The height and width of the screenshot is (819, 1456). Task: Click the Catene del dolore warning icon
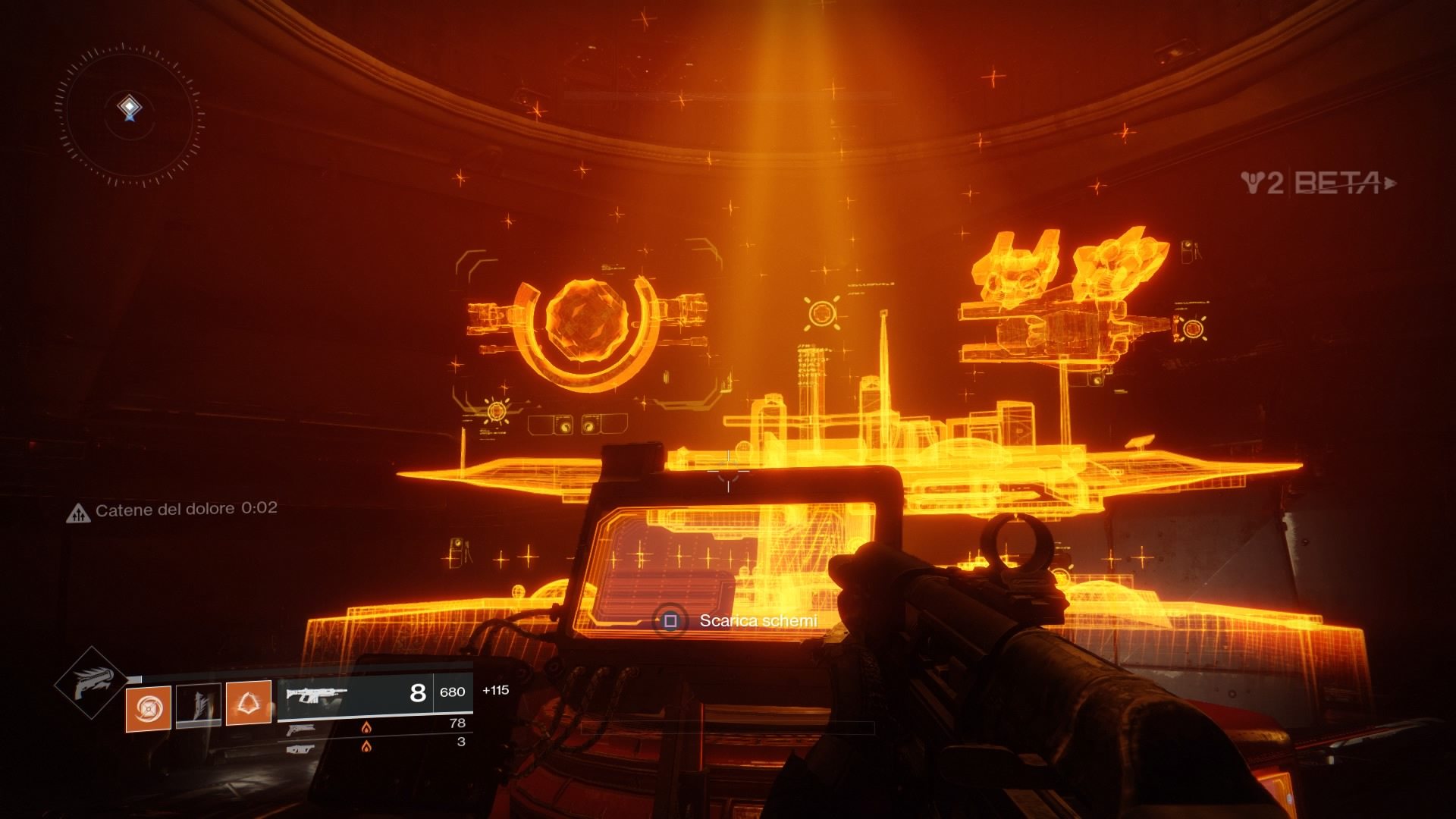coord(78,514)
